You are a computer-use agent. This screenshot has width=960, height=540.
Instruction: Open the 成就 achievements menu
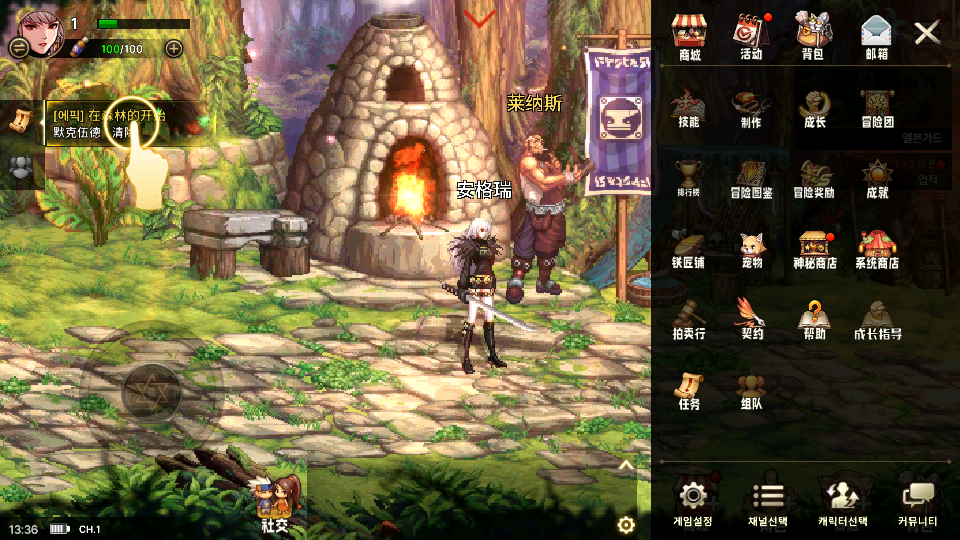[x=877, y=176]
